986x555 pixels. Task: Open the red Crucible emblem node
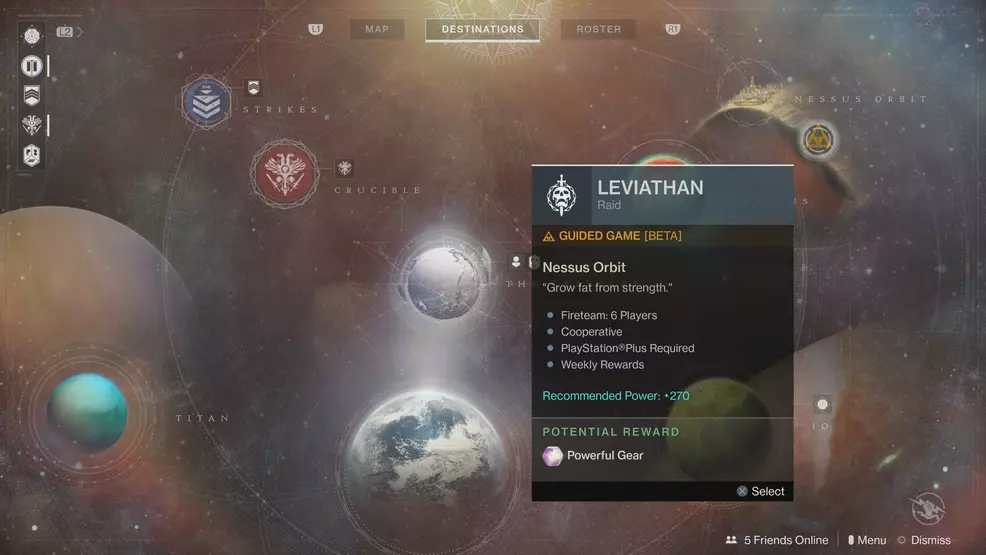pos(284,173)
